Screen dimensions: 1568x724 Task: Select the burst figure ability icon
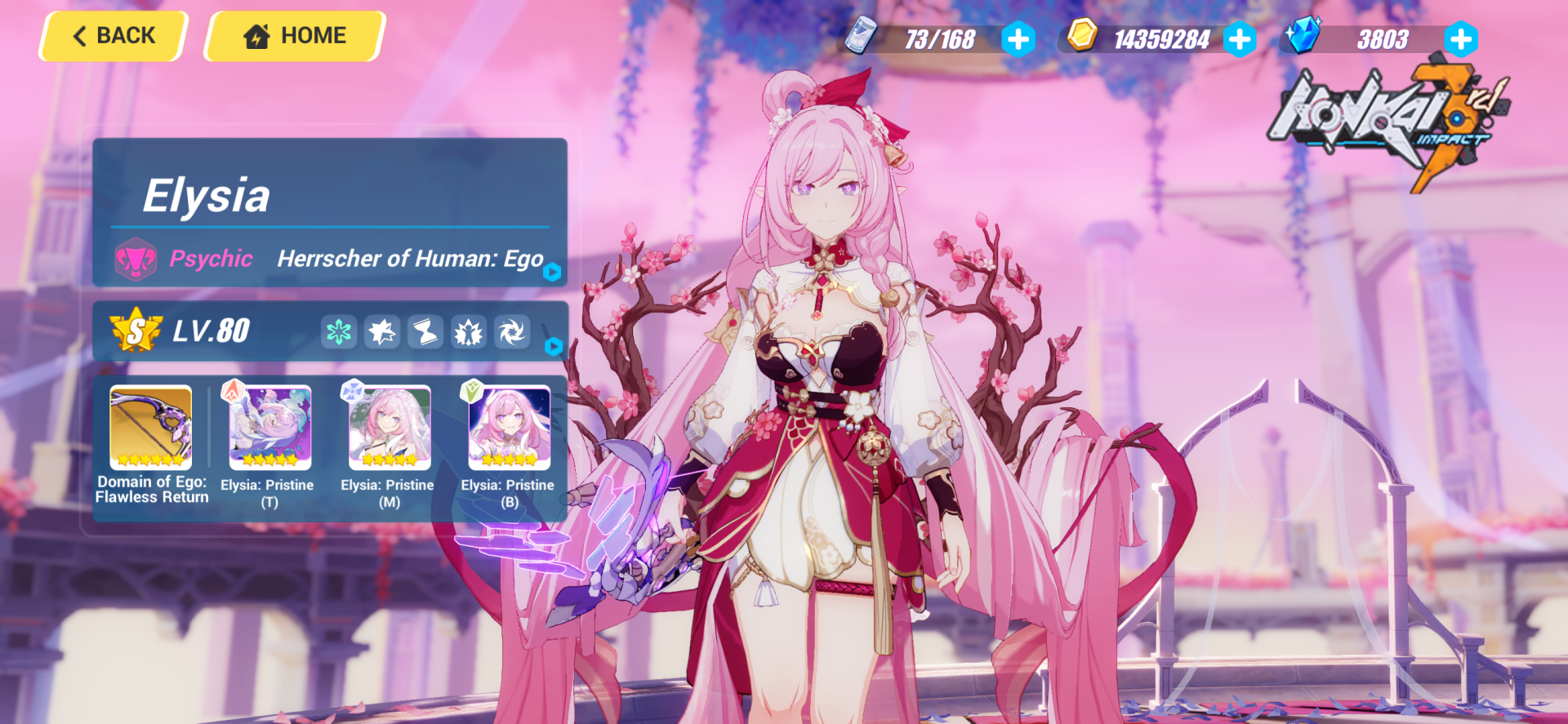tap(468, 331)
